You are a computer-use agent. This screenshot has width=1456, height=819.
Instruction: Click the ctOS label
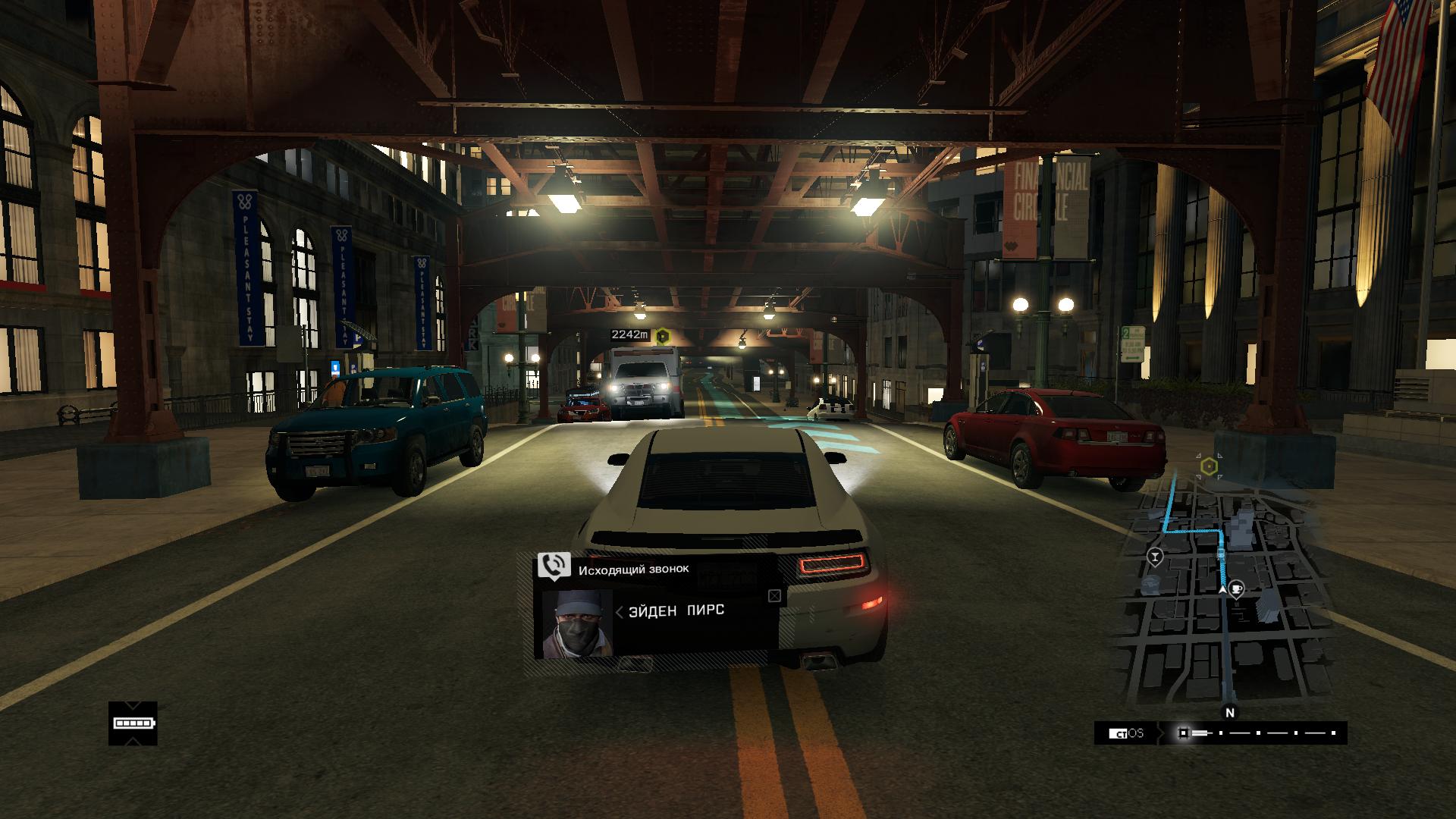pos(1126,733)
